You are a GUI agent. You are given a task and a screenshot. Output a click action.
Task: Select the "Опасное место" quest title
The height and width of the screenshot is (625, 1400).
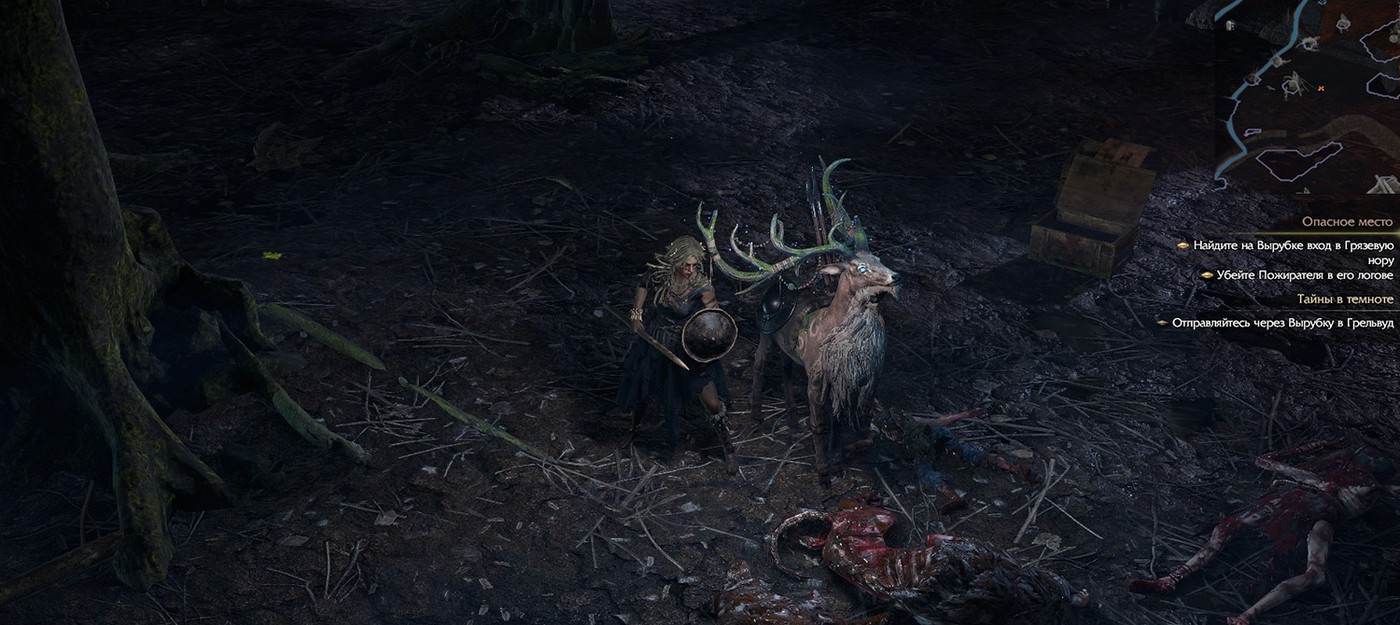1346,222
